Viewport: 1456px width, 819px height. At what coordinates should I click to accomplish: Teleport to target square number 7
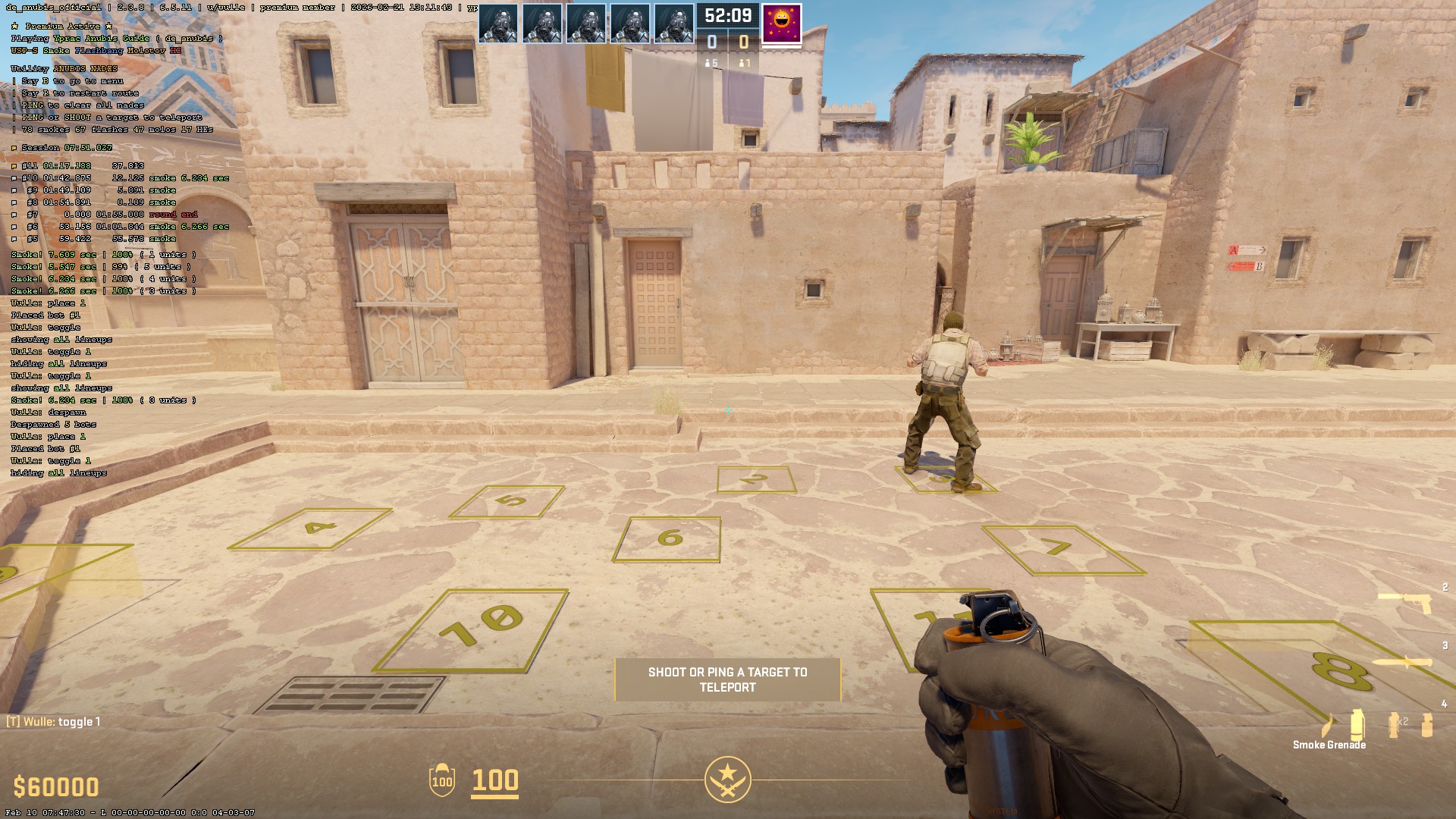point(1062,549)
